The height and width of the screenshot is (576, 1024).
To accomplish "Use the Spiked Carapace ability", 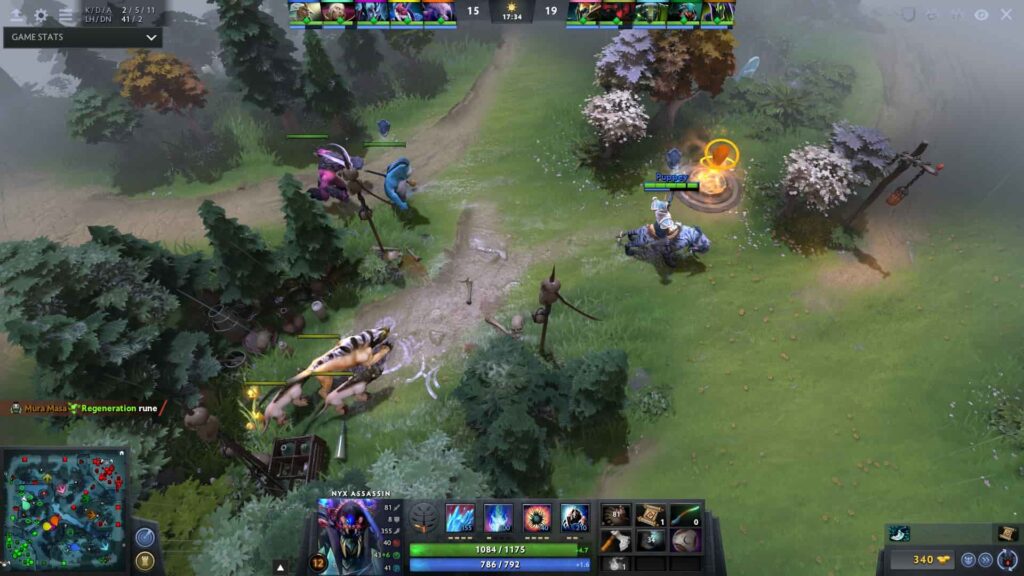I will point(537,517).
